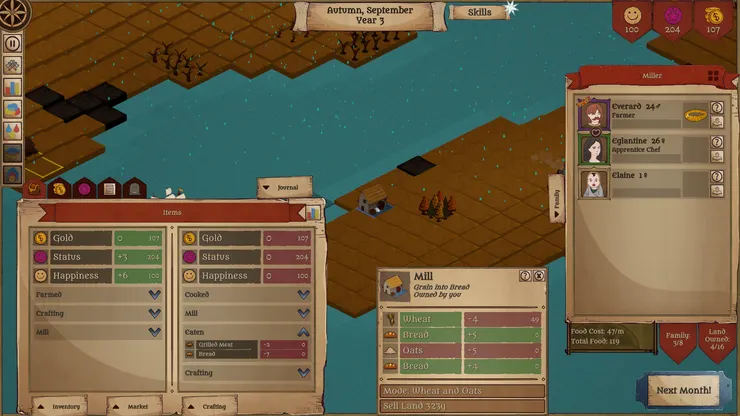Close the Mill info panel

pyautogui.click(x=539, y=276)
